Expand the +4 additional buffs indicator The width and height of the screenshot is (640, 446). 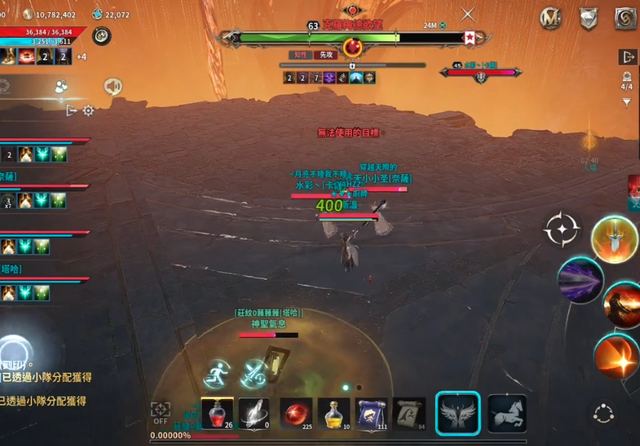click(x=81, y=56)
